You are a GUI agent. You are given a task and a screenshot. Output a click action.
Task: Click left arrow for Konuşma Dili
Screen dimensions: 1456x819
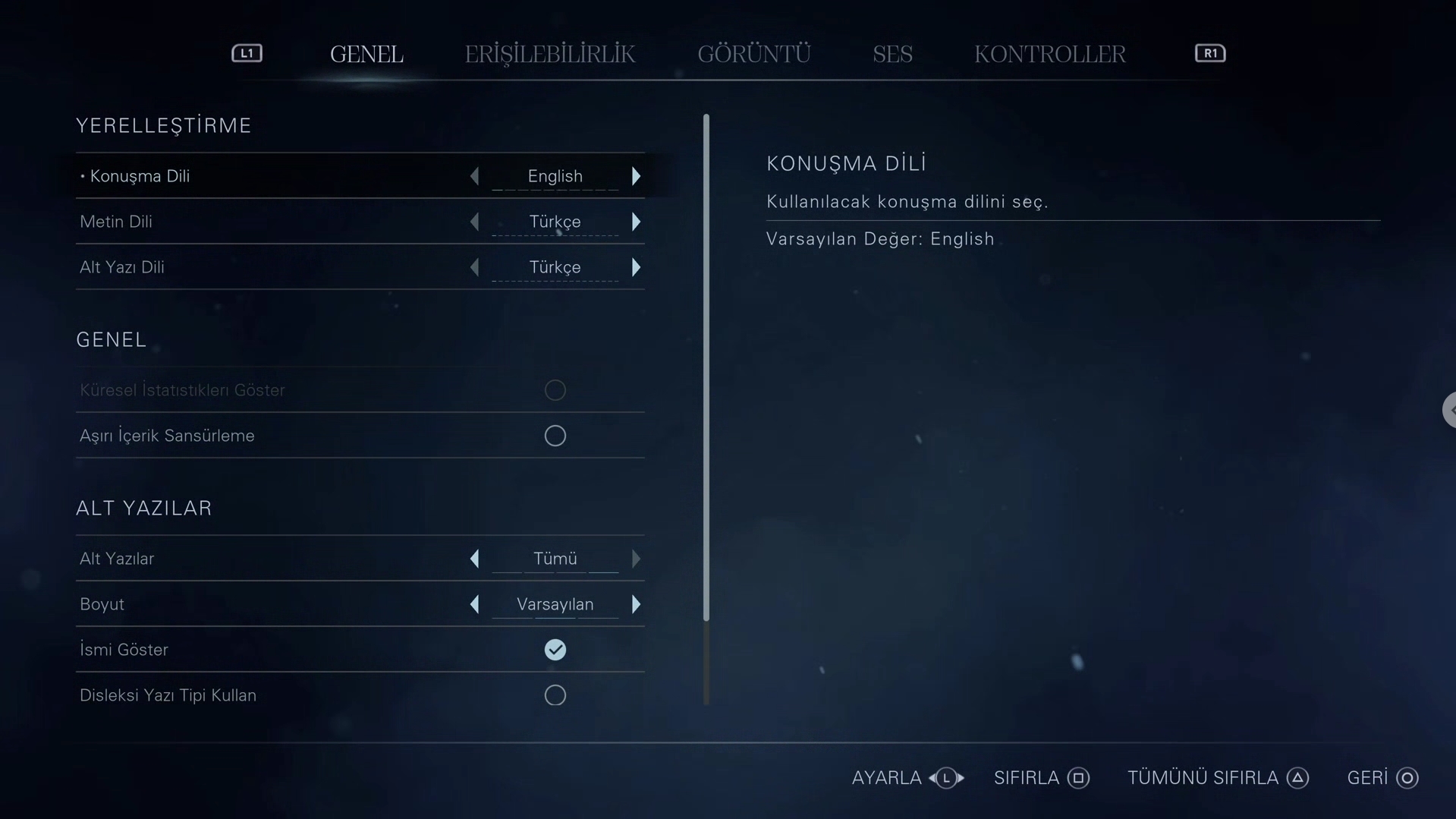(x=475, y=176)
